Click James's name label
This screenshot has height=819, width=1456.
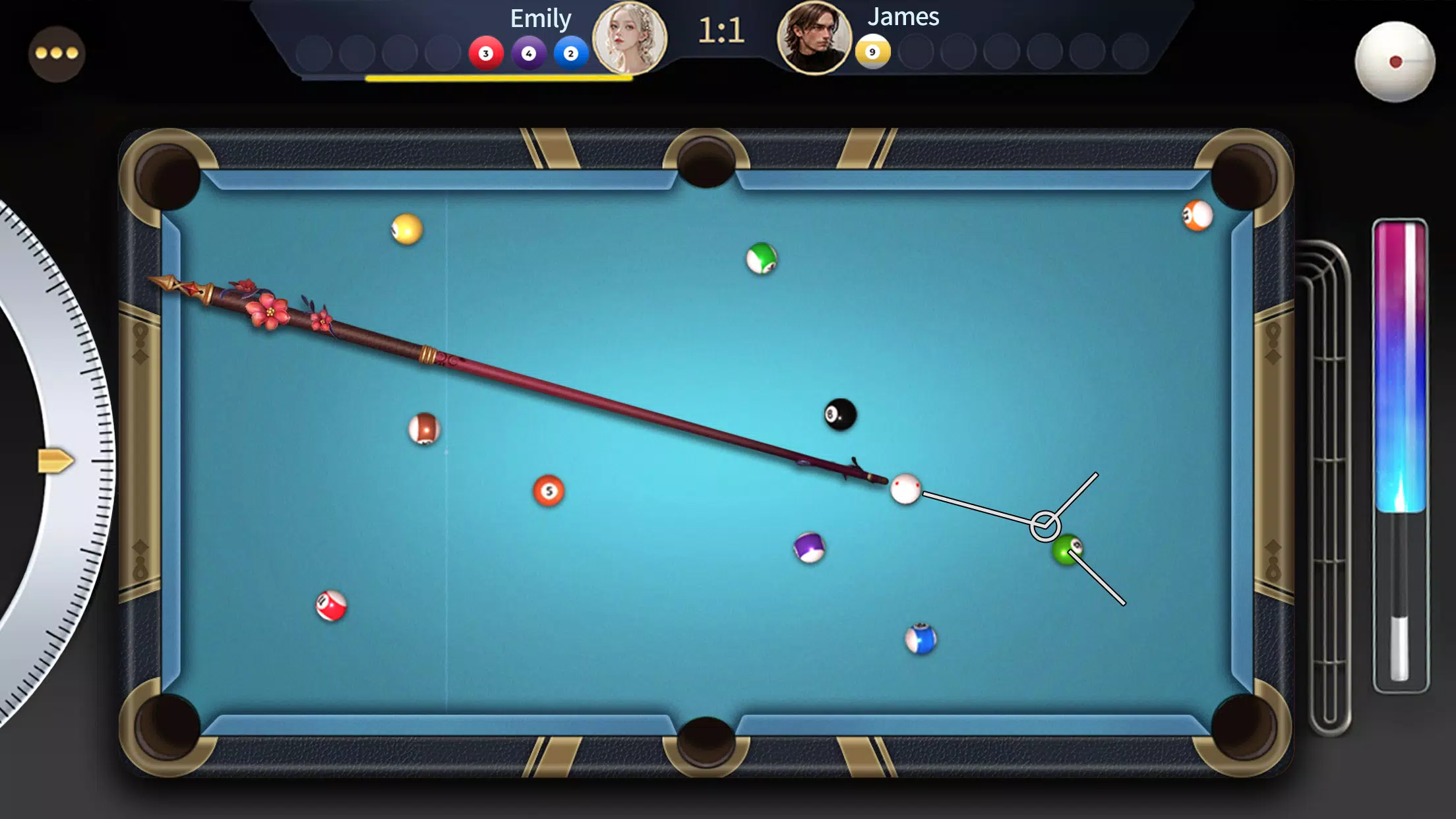[903, 18]
